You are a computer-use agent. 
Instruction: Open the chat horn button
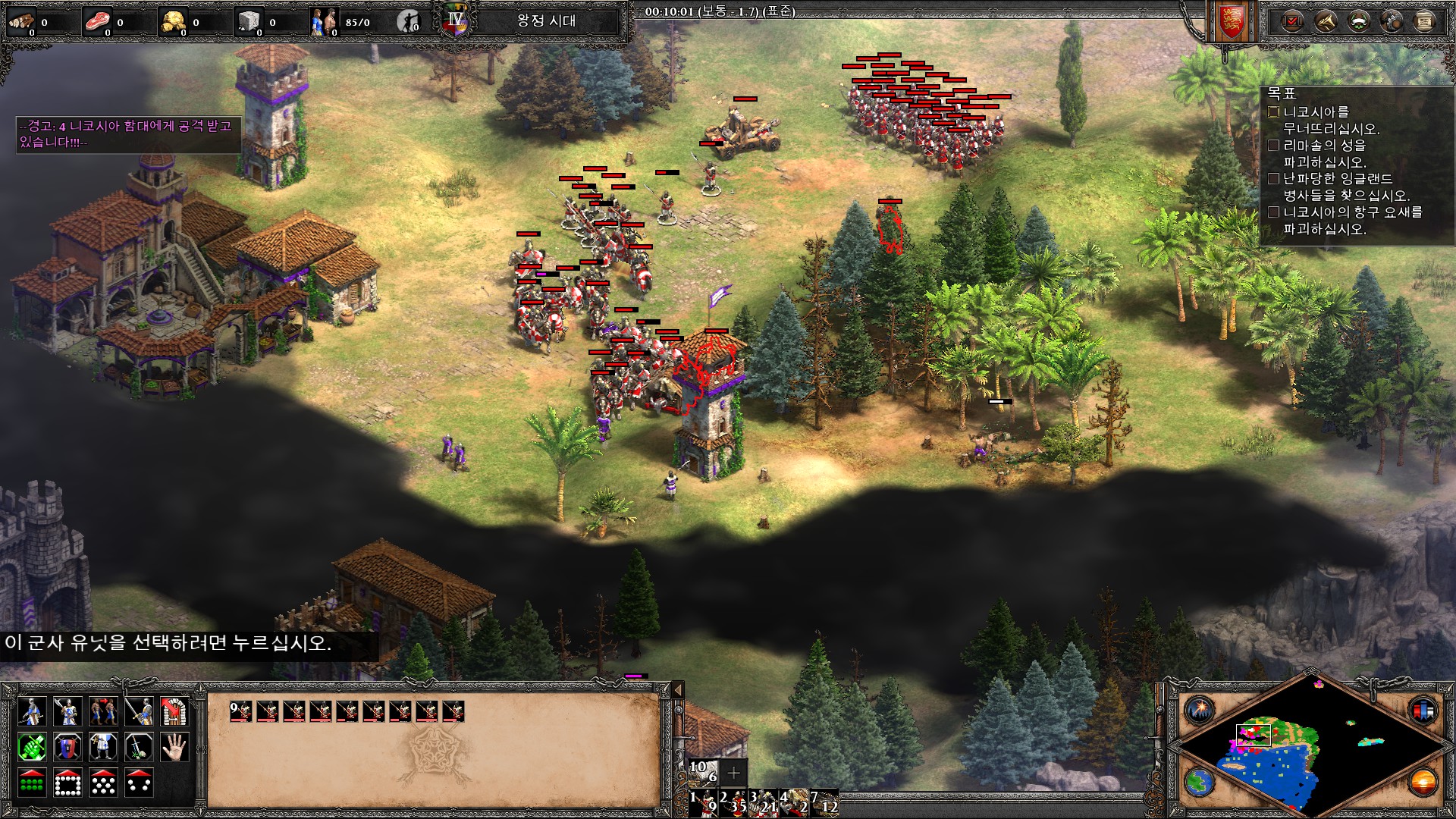pyautogui.click(x=1325, y=21)
